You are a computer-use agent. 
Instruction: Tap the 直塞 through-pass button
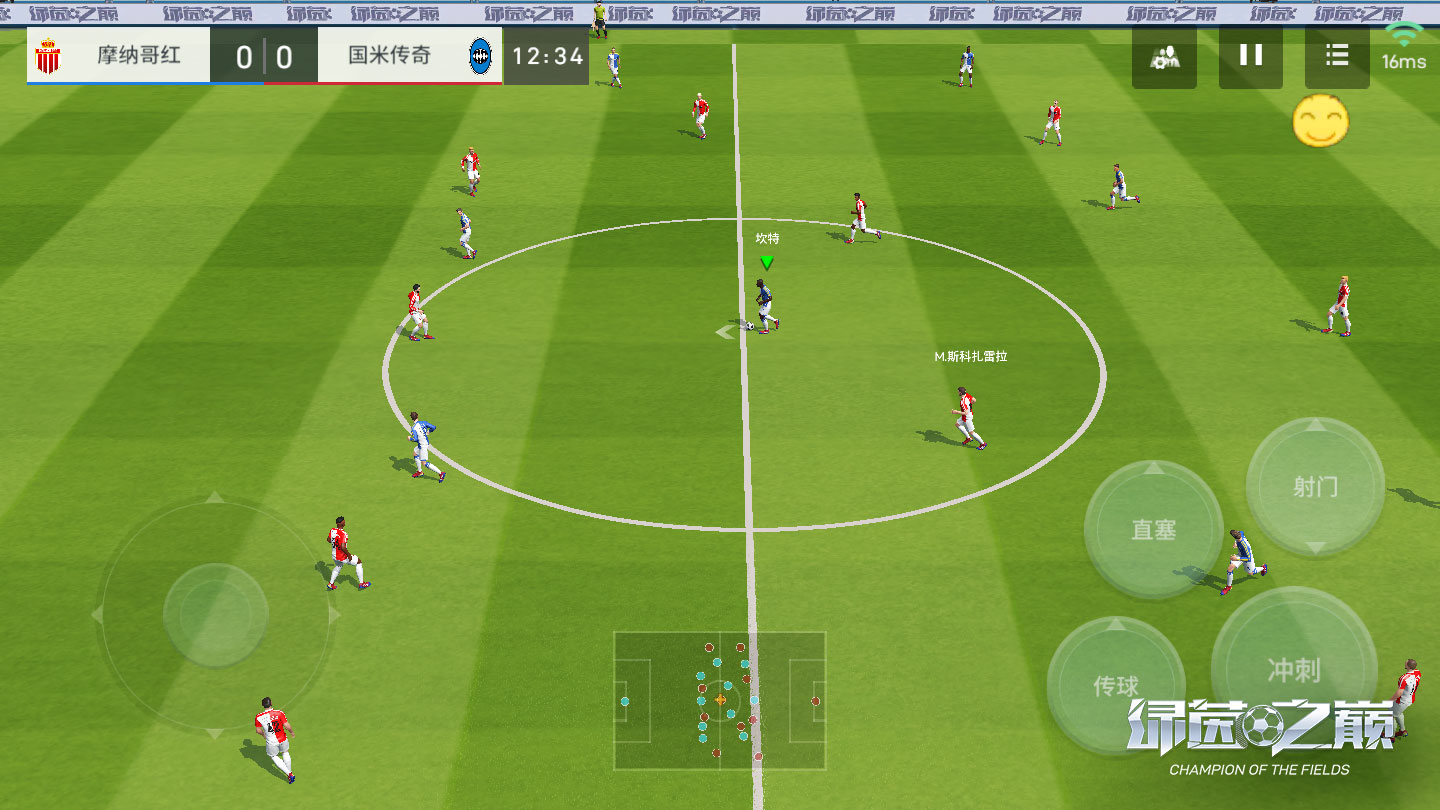point(1153,530)
